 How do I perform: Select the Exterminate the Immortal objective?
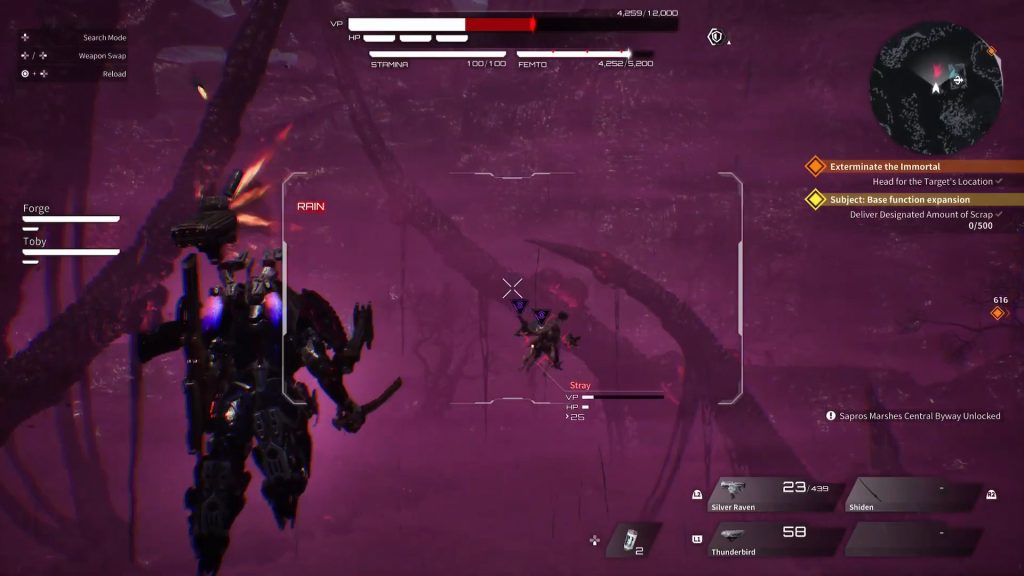click(885, 166)
